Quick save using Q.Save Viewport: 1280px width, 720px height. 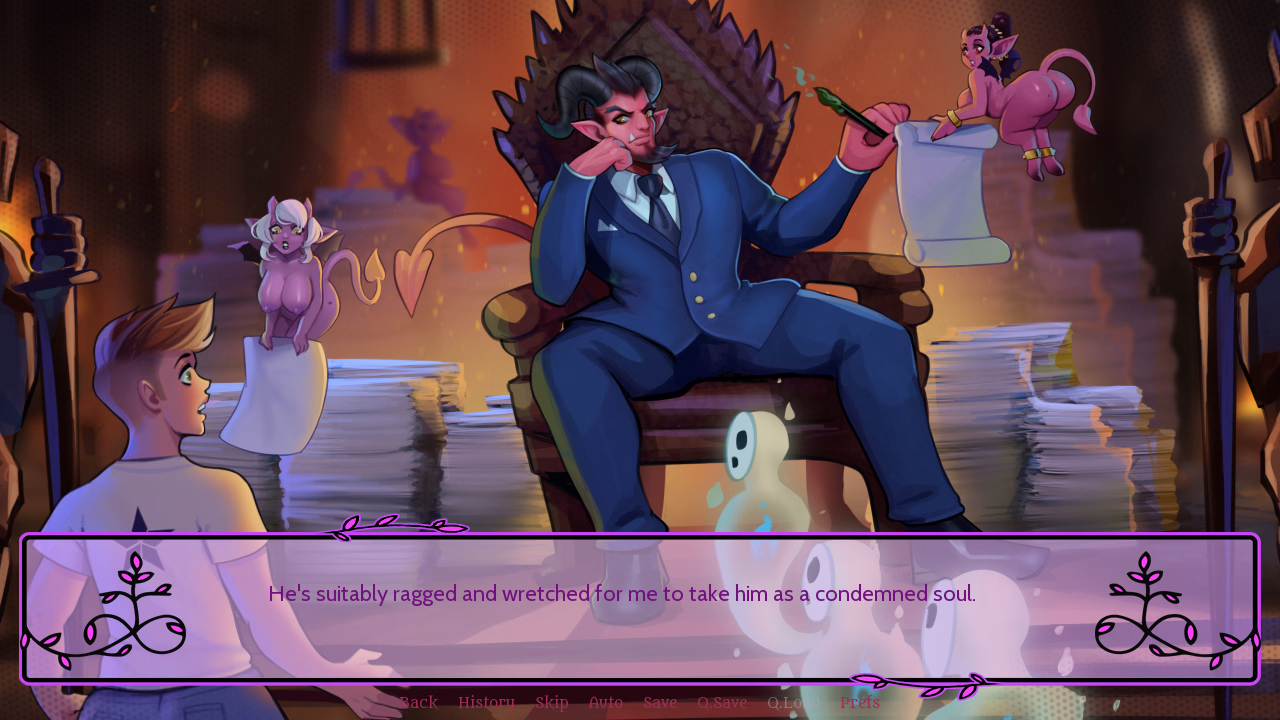coord(721,701)
